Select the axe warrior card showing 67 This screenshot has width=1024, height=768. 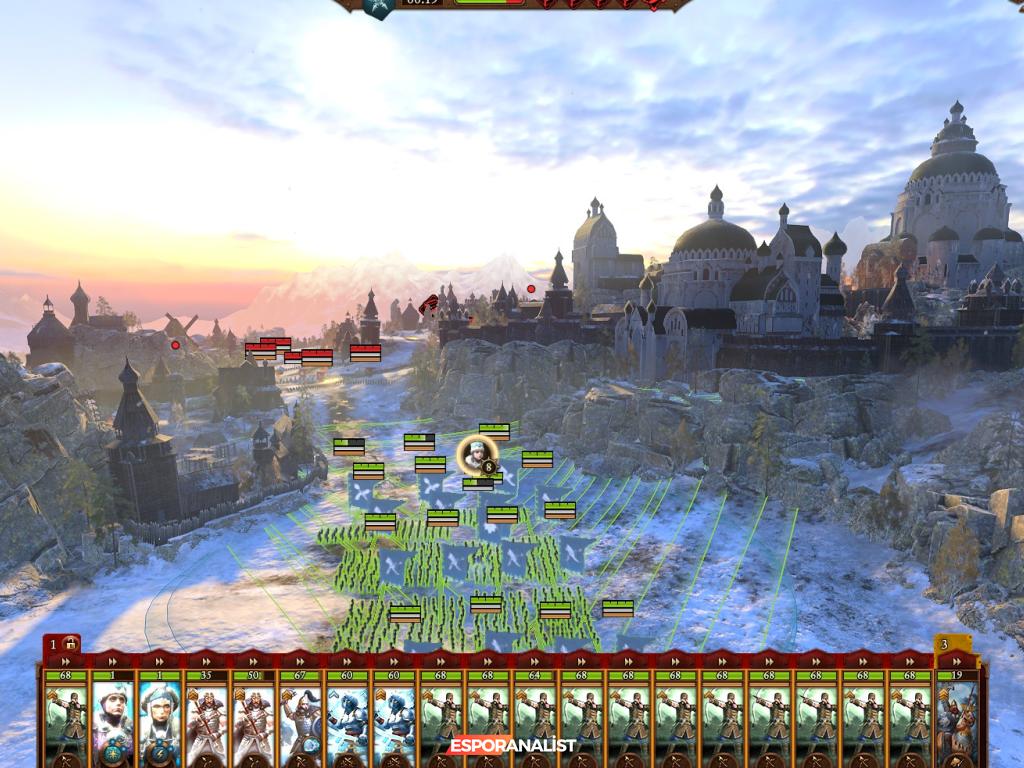(301, 718)
